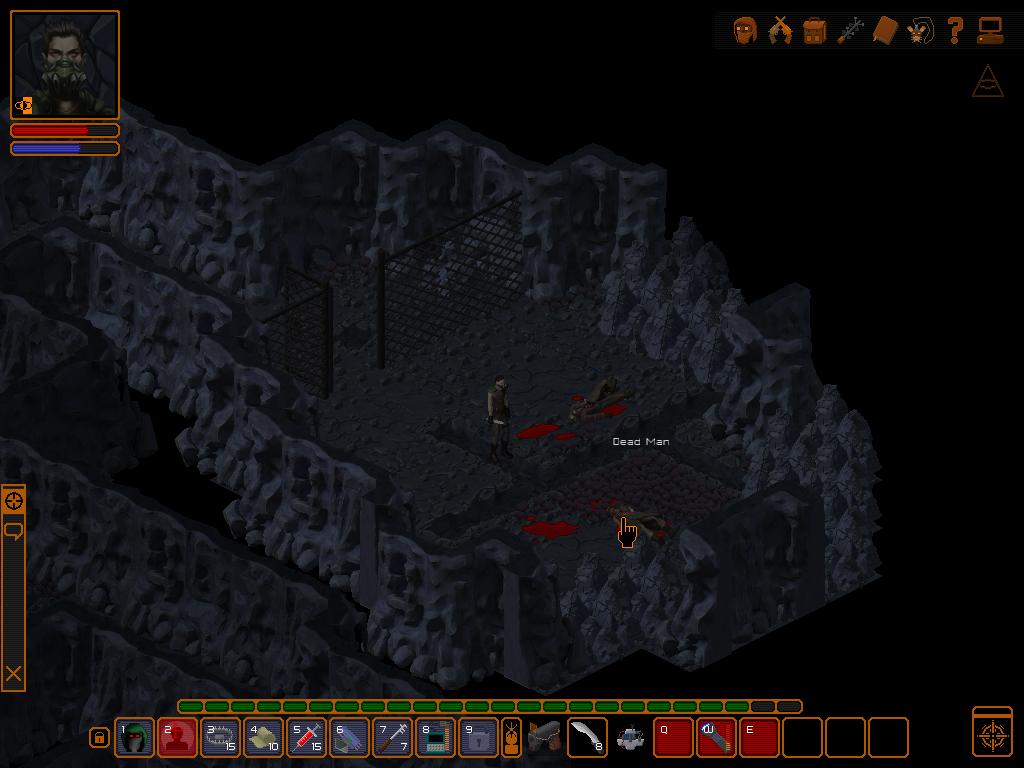Open the crafting tool icon

click(x=850, y=30)
